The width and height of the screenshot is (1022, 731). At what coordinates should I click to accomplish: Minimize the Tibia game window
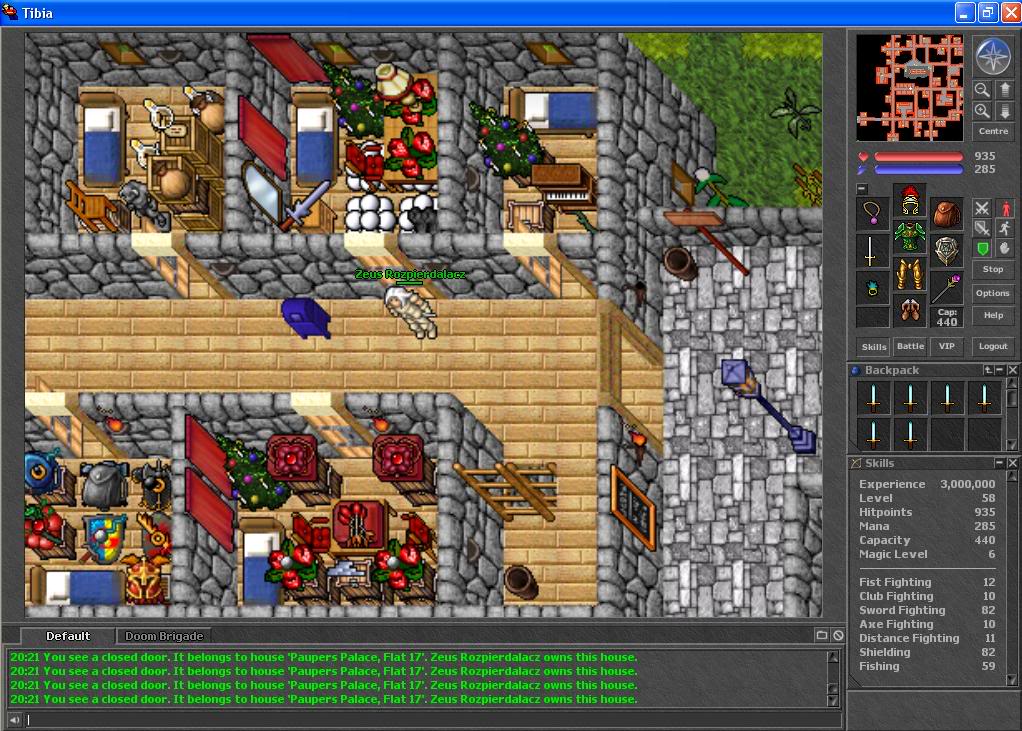pos(964,13)
